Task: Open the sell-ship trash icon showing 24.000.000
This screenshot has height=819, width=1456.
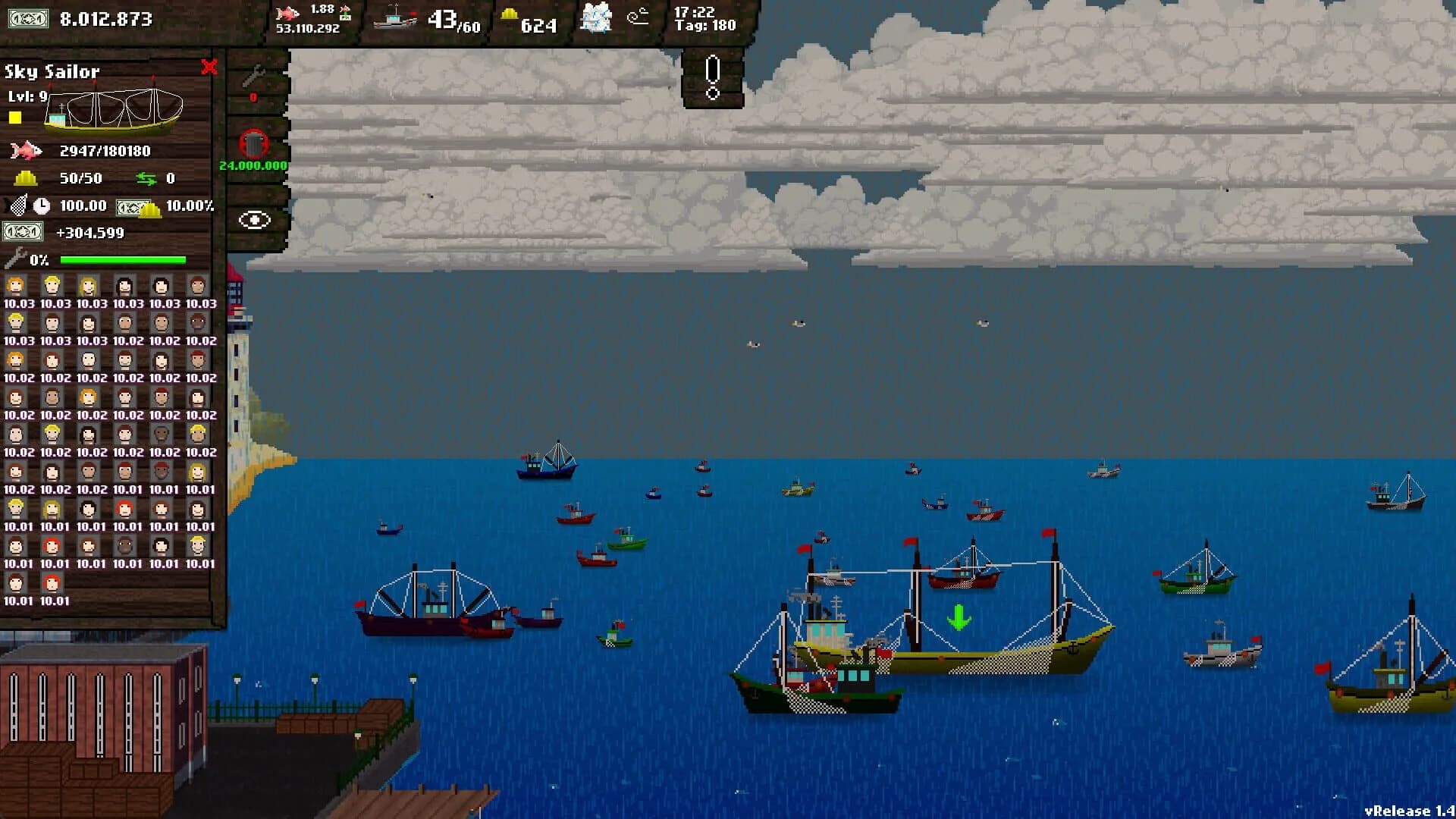Action: [x=254, y=140]
